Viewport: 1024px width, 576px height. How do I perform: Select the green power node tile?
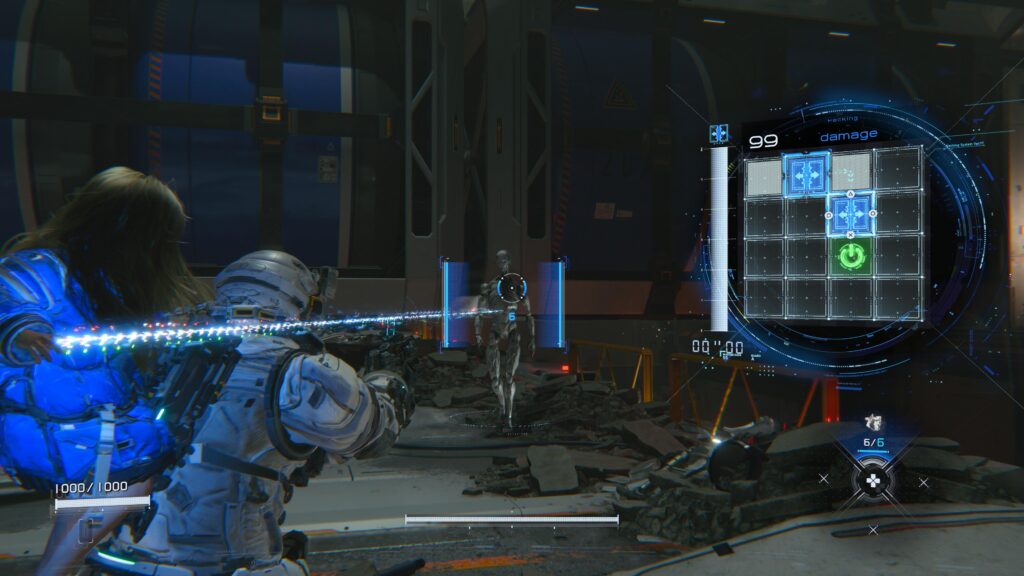[x=849, y=256]
